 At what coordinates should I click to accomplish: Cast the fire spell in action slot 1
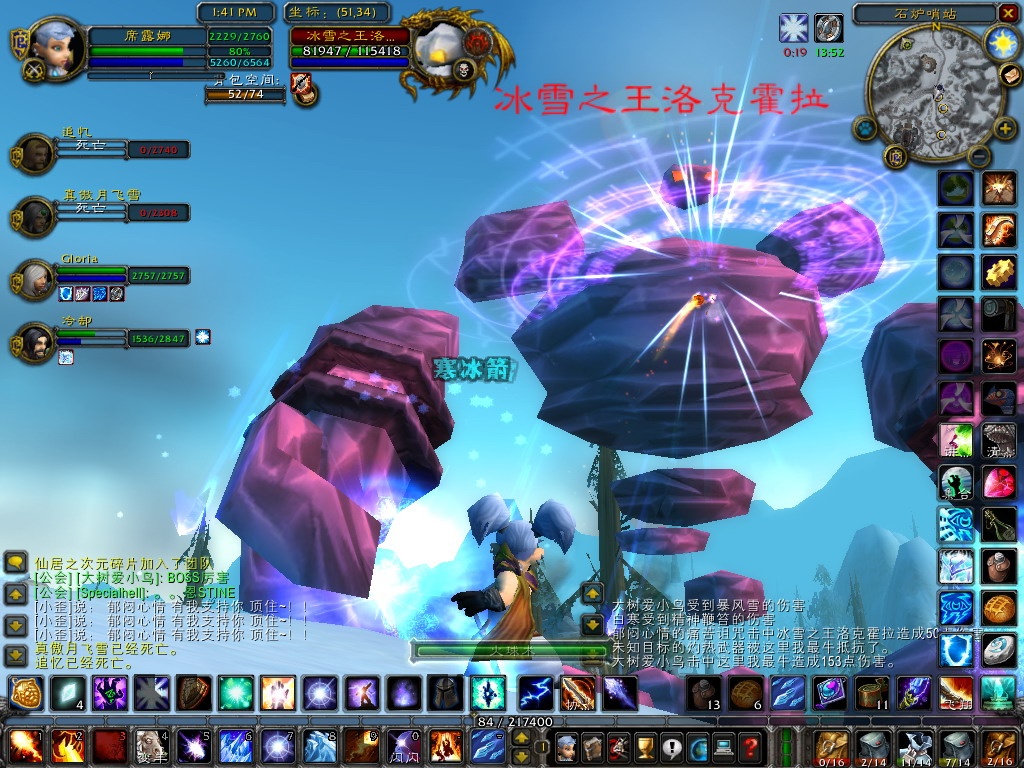click(x=24, y=746)
